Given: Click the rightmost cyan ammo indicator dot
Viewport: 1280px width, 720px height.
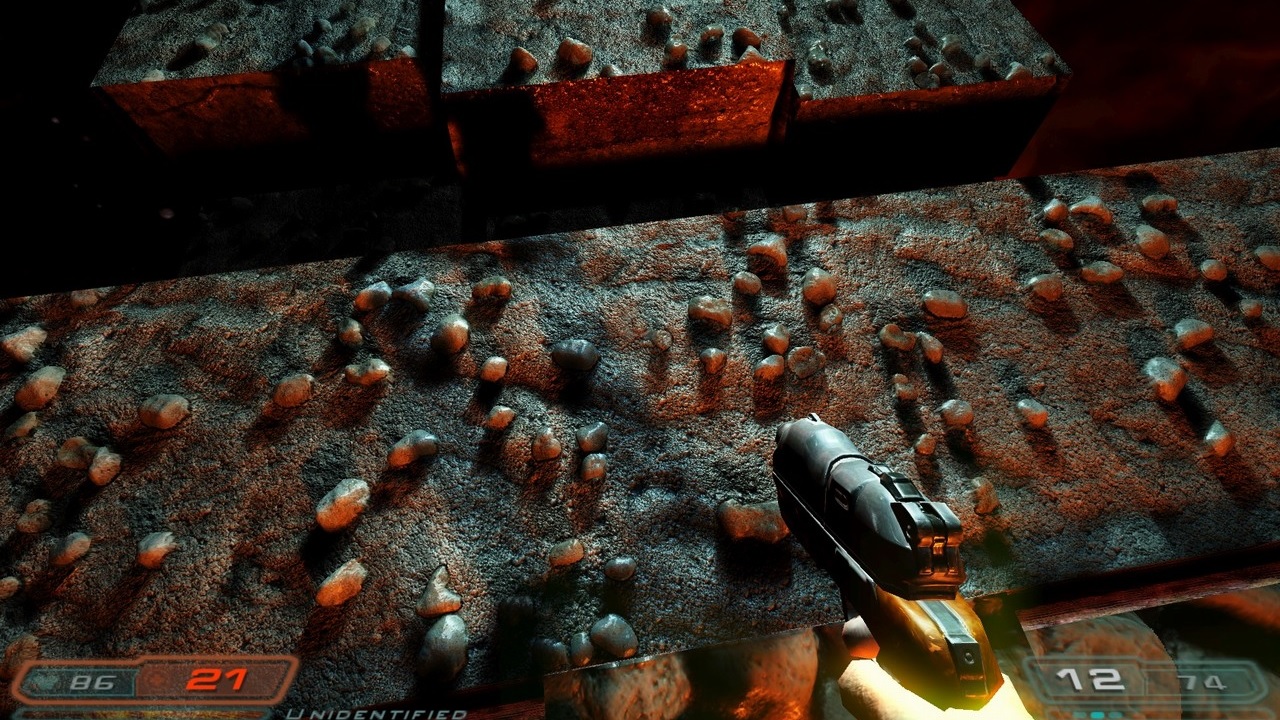Looking at the screenshot, I should click(x=1116, y=714).
